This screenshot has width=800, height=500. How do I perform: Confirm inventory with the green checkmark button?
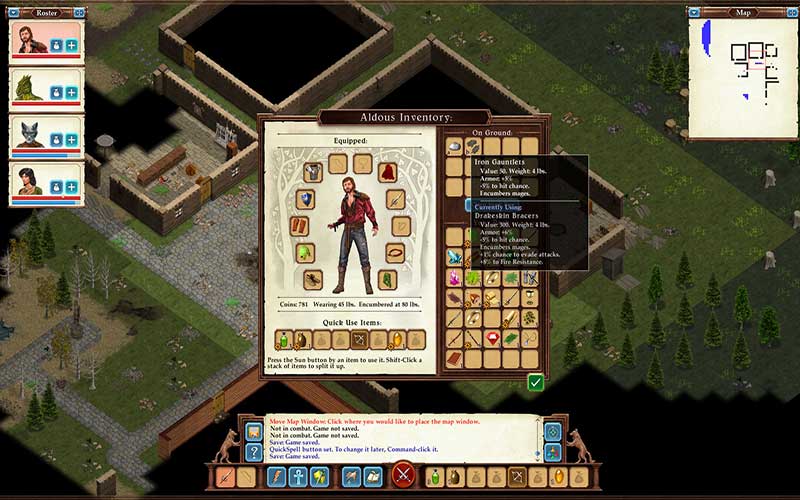click(536, 381)
